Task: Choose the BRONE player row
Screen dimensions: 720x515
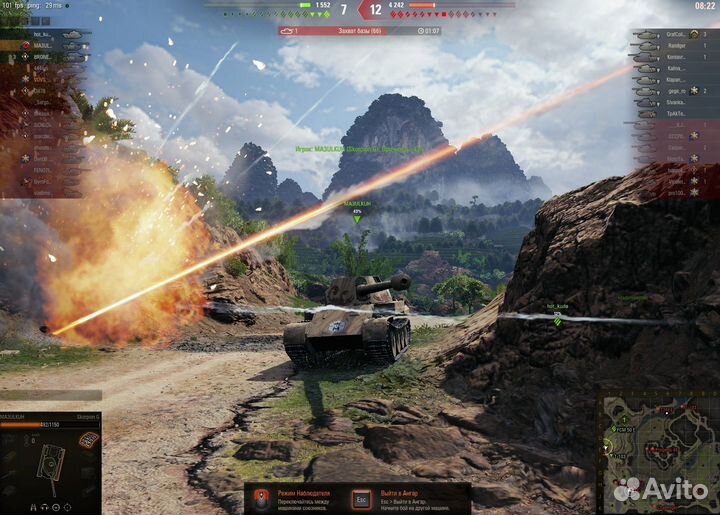Action: tap(45, 57)
